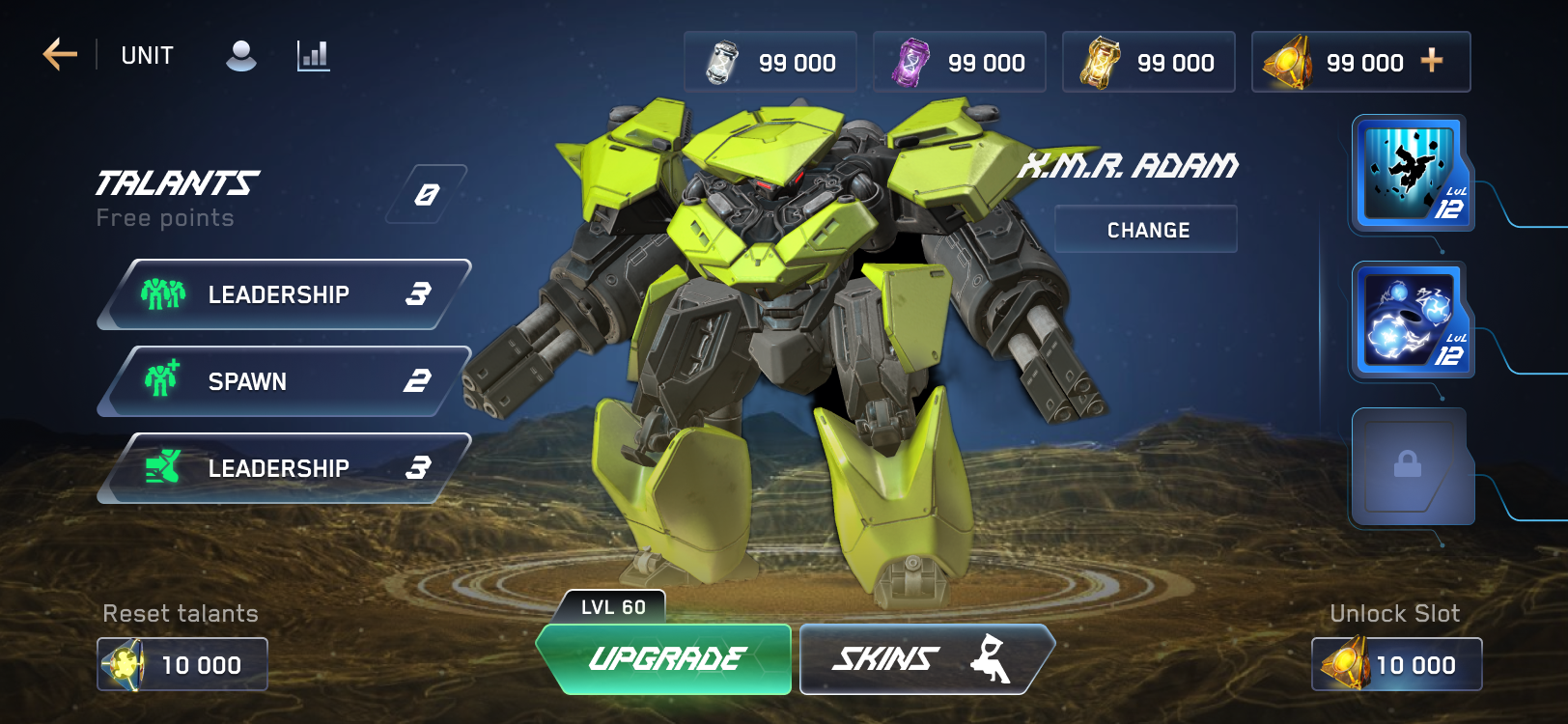Reset talents for 10 000
Image resolution: width=1568 pixels, height=724 pixels.
182,664
